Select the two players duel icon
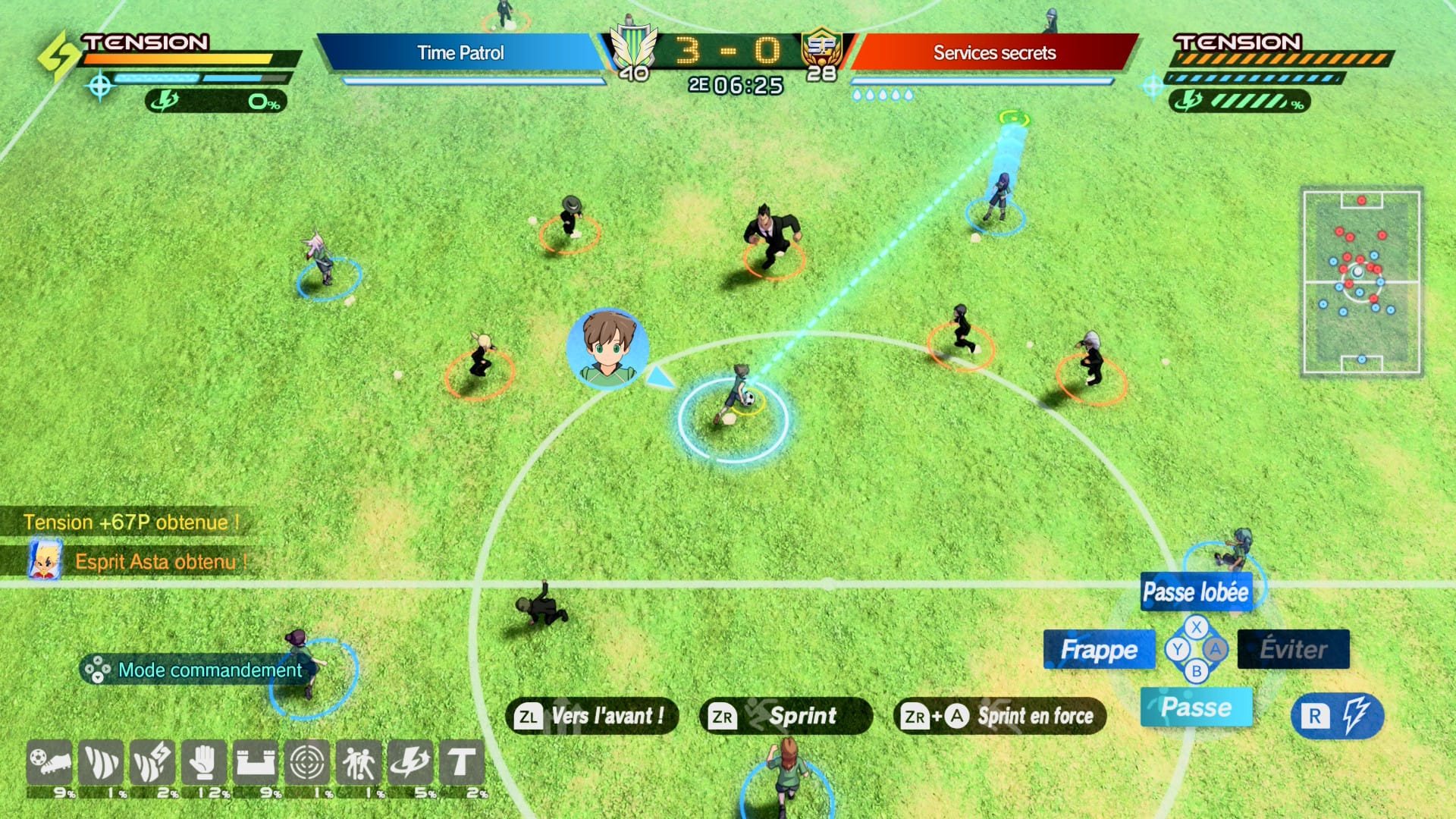This screenshot has height=819, width=1456. coord(358,763)
